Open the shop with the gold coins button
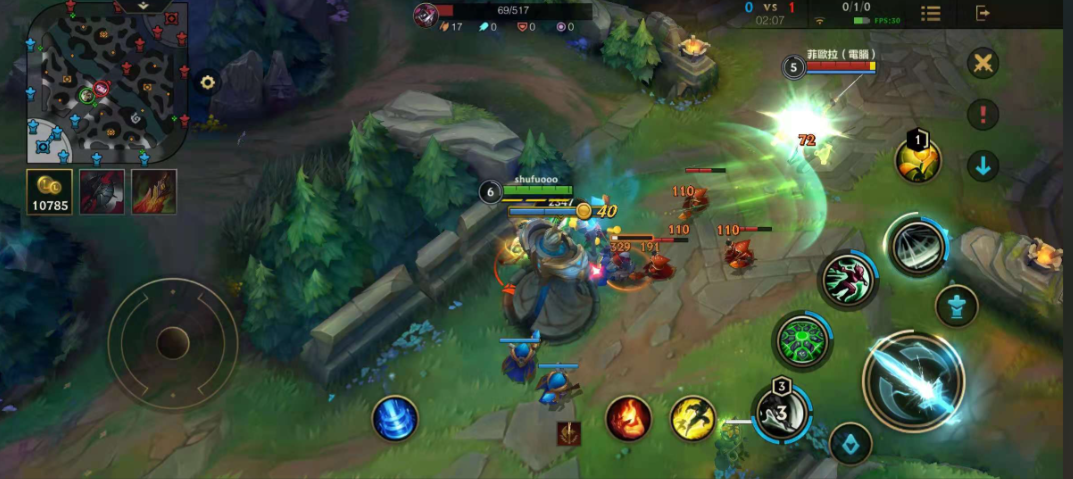Viewport: 1073px width, 479px height. pos(50,192)
